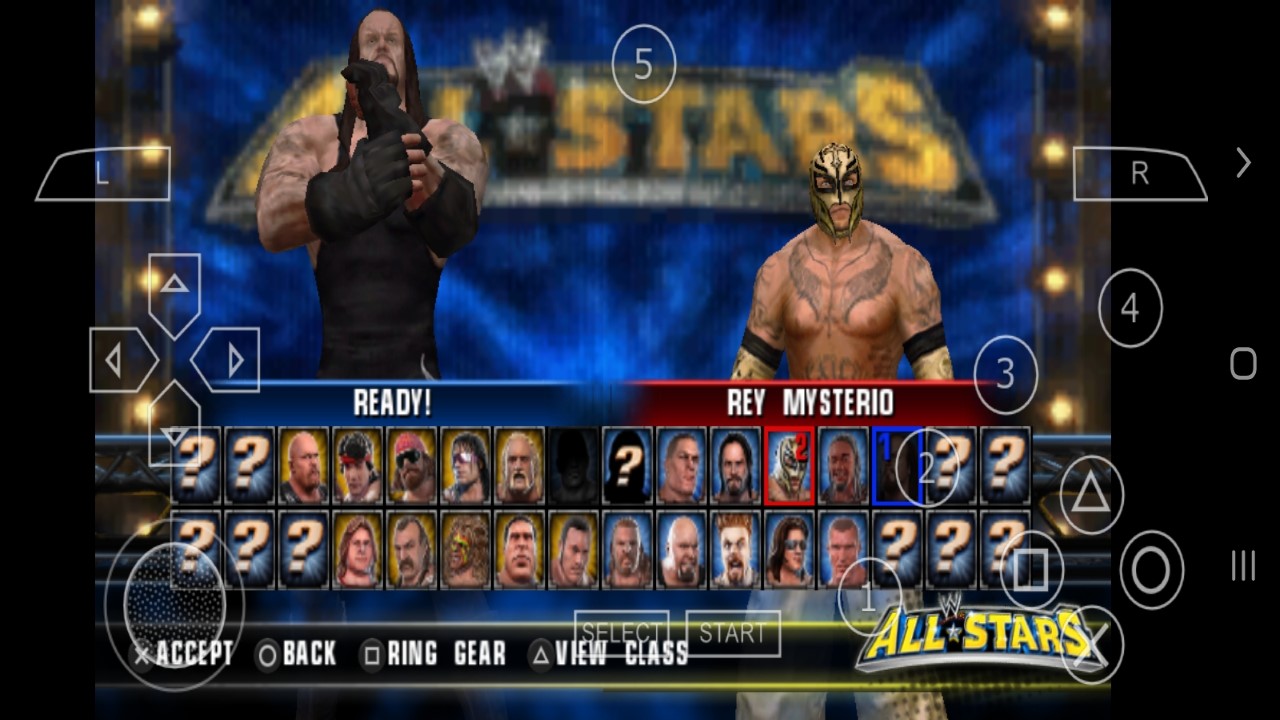The height and width of the screenshot is (720, 1280).
Task: Select Stone Cold Steve Austin's portrait
Action: [x=304, y=466]
